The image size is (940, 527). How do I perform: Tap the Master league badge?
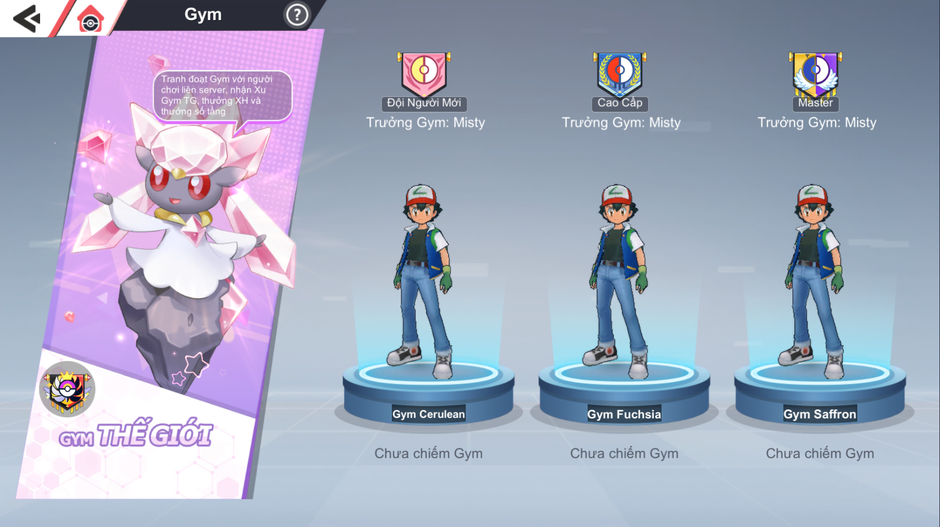click(x=815, y=74)
